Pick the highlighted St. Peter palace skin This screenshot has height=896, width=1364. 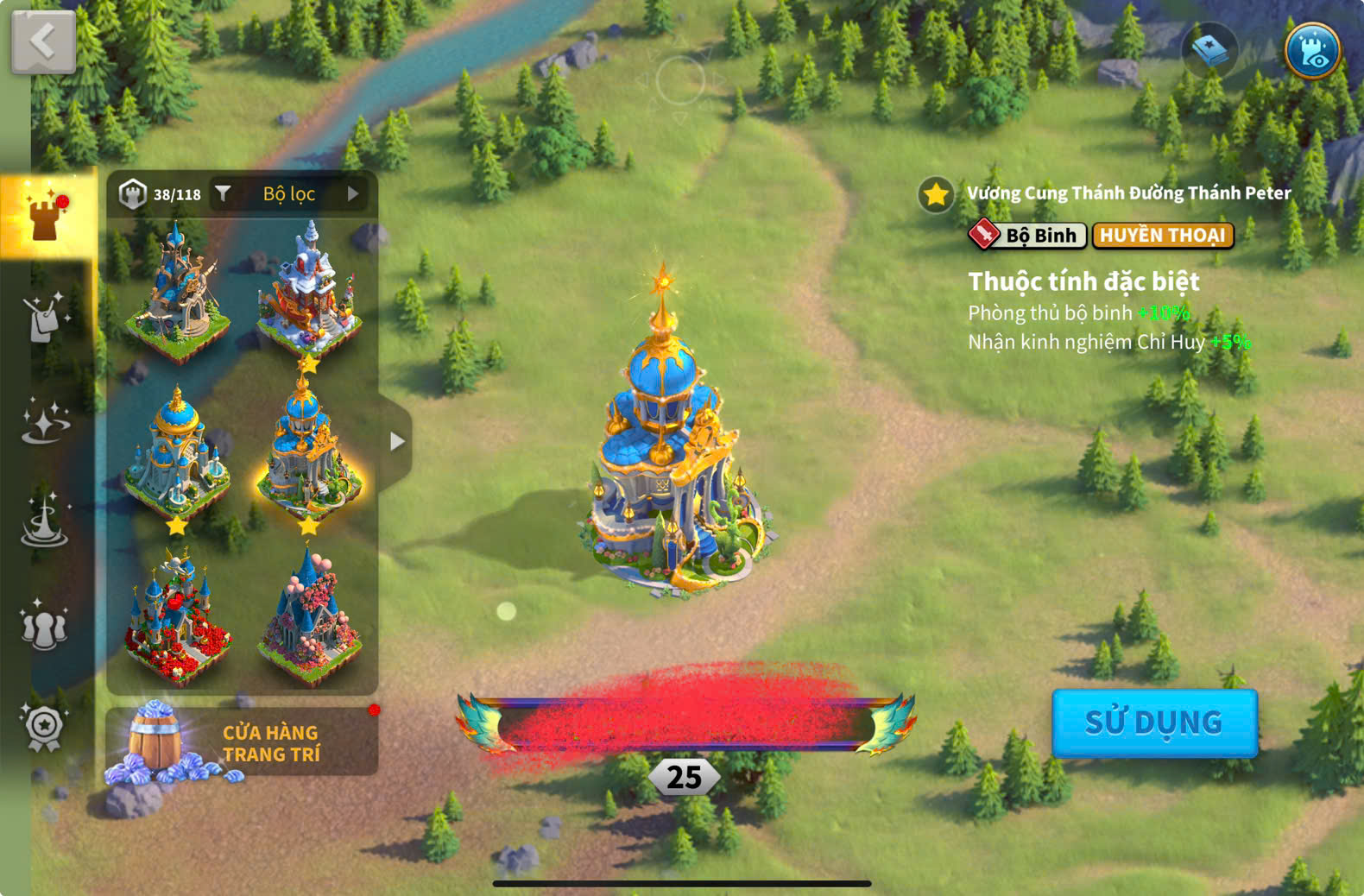point(308,453)
